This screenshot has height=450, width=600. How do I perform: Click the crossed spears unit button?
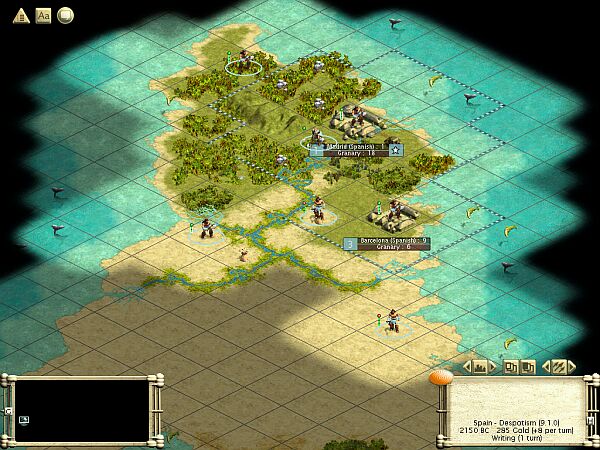559,367
